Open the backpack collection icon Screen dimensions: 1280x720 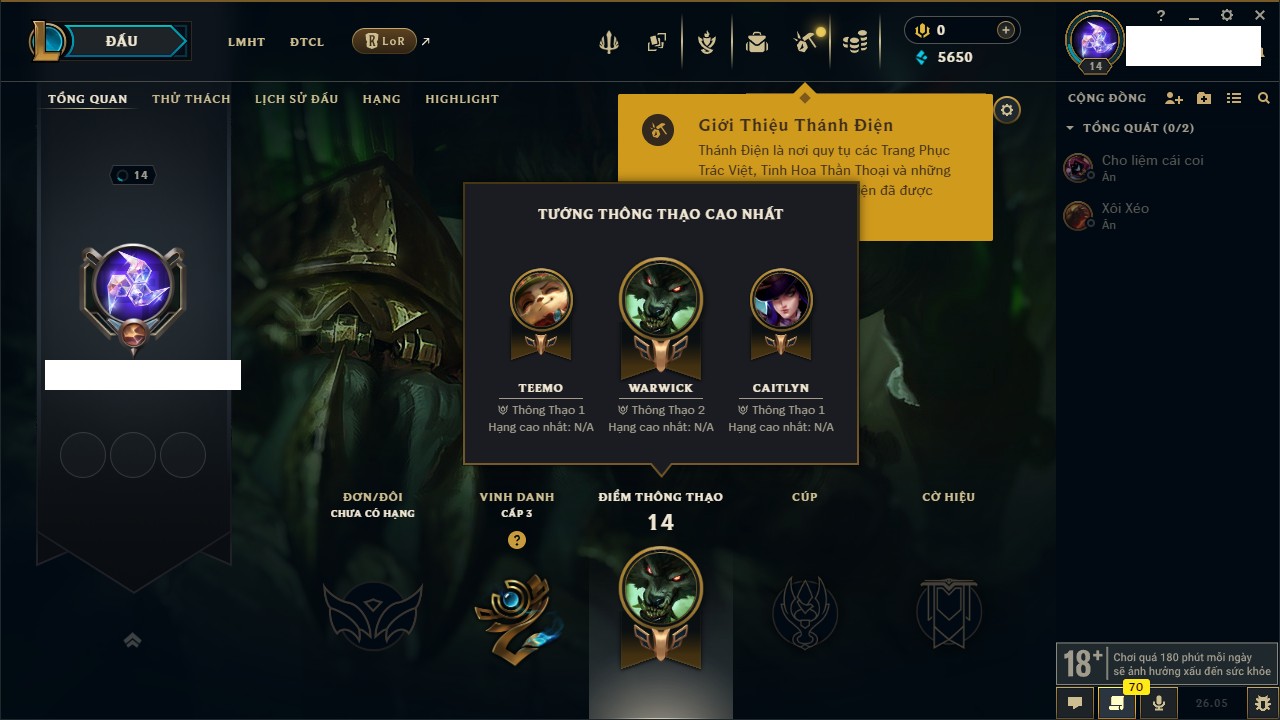757,42
